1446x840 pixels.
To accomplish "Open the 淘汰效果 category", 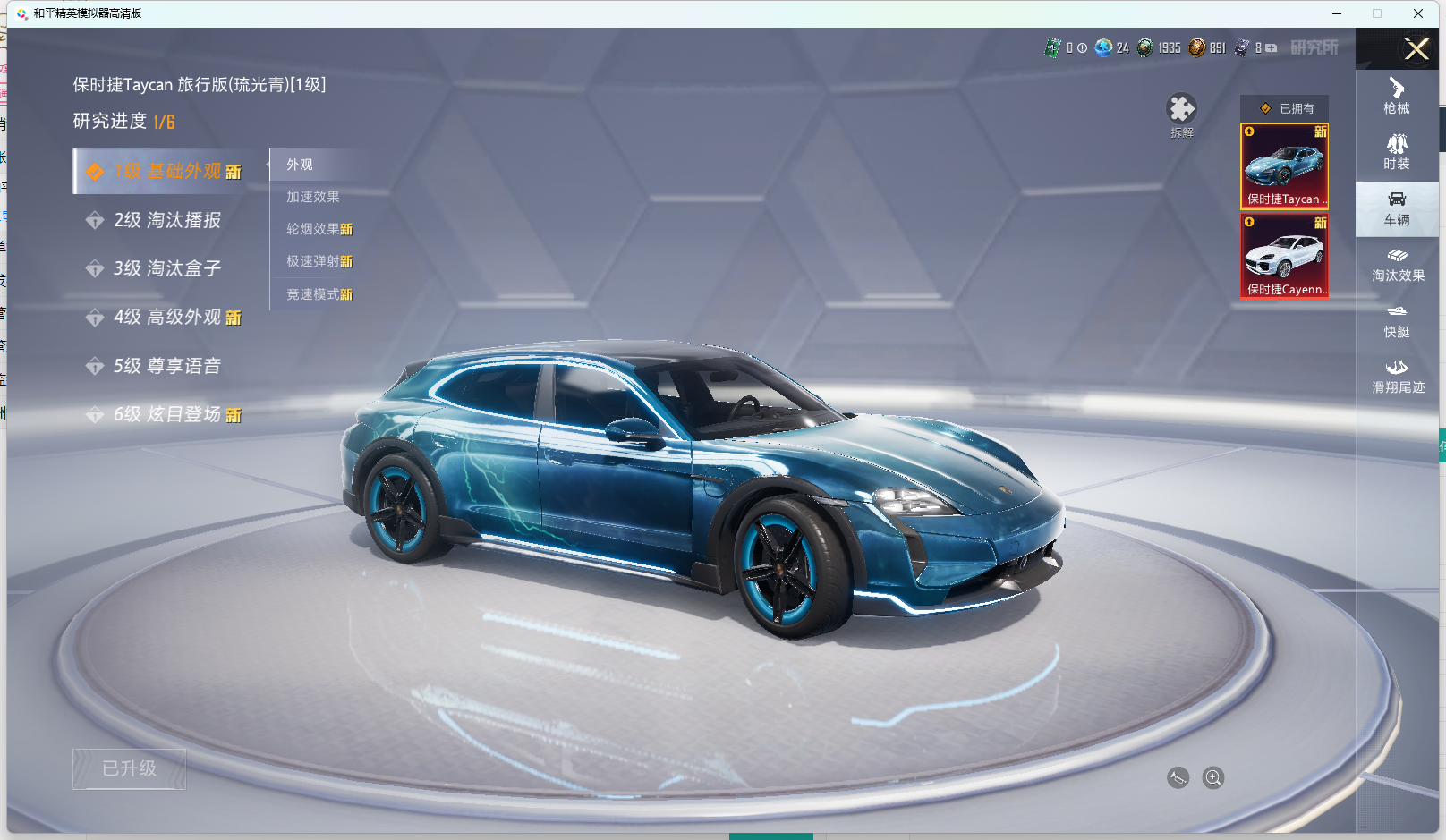I will tap(1397, 265).
